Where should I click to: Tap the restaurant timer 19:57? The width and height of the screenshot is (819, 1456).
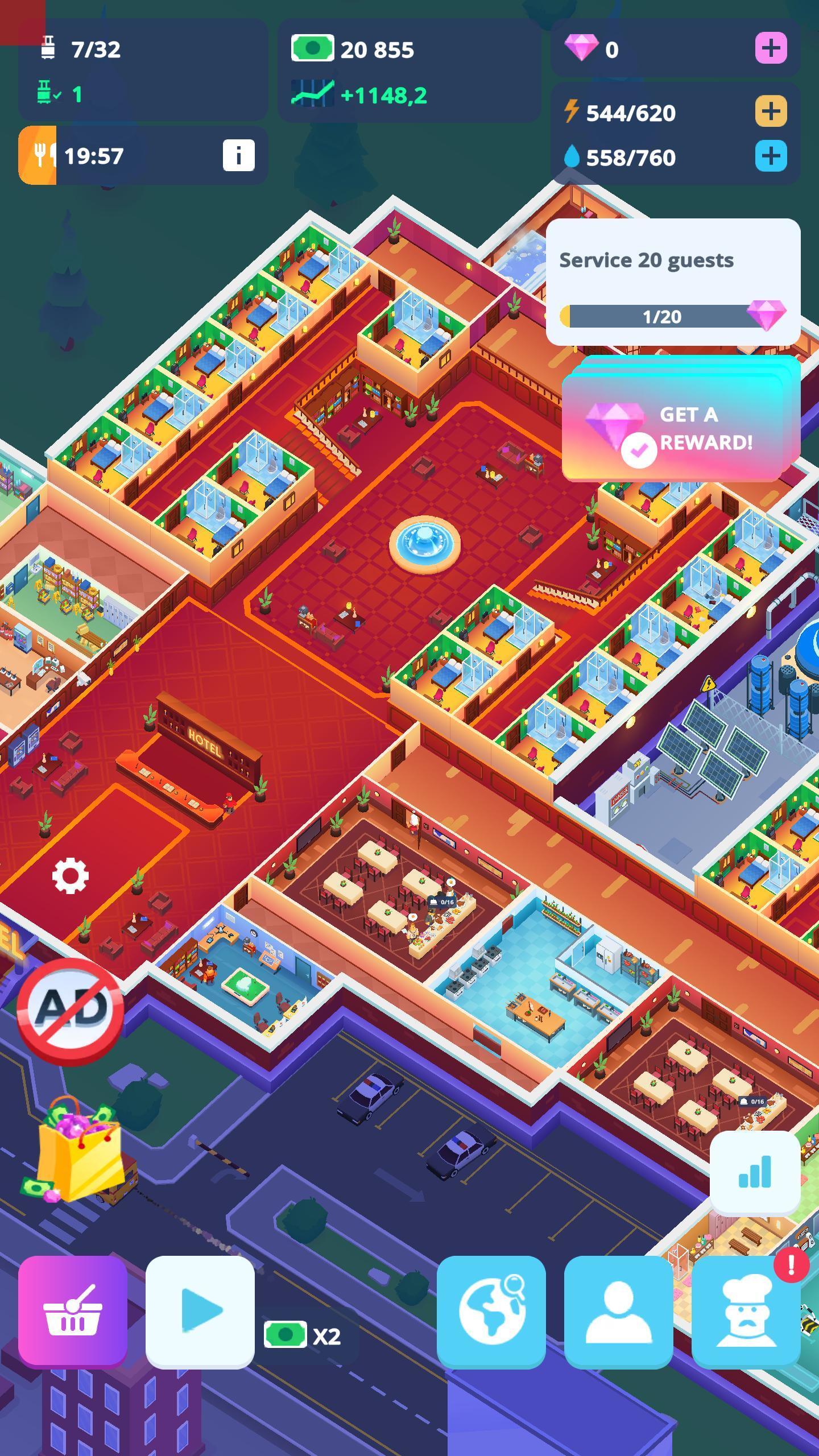93,154
